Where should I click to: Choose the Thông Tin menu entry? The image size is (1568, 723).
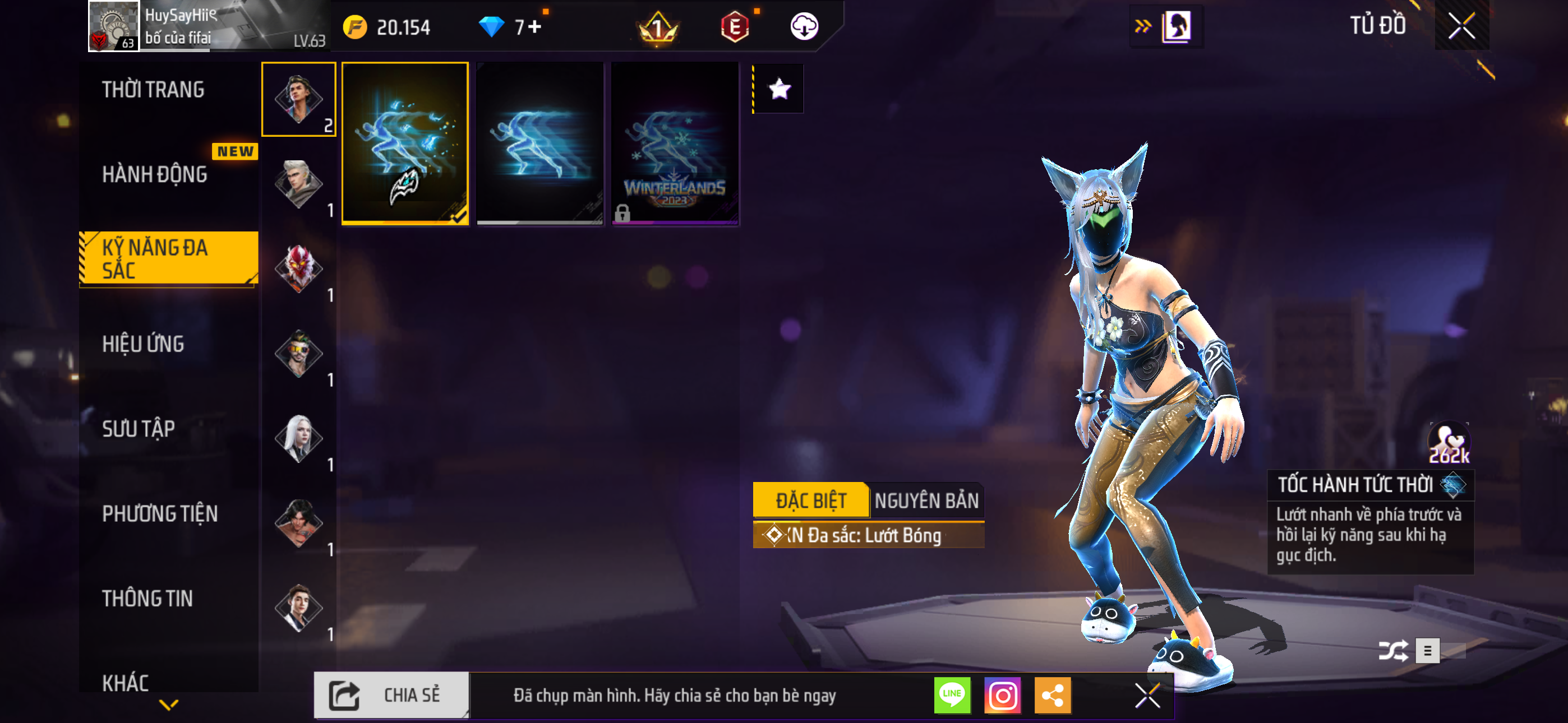coord(147,598)
